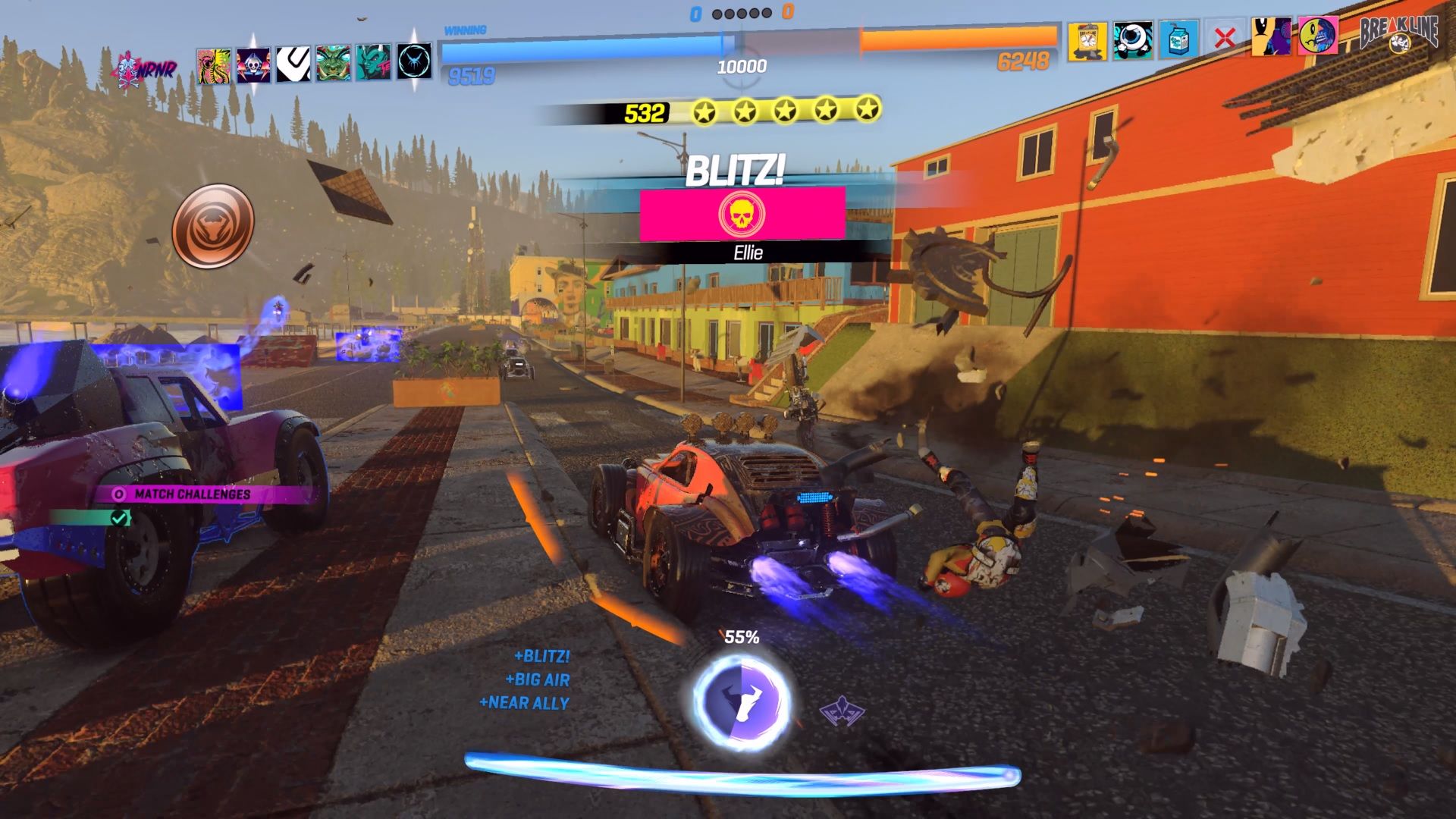Viewport: 1456px width, 819px height.
Task: Select the pink Blitz skull takedown banner
Action: pos(742,215)
